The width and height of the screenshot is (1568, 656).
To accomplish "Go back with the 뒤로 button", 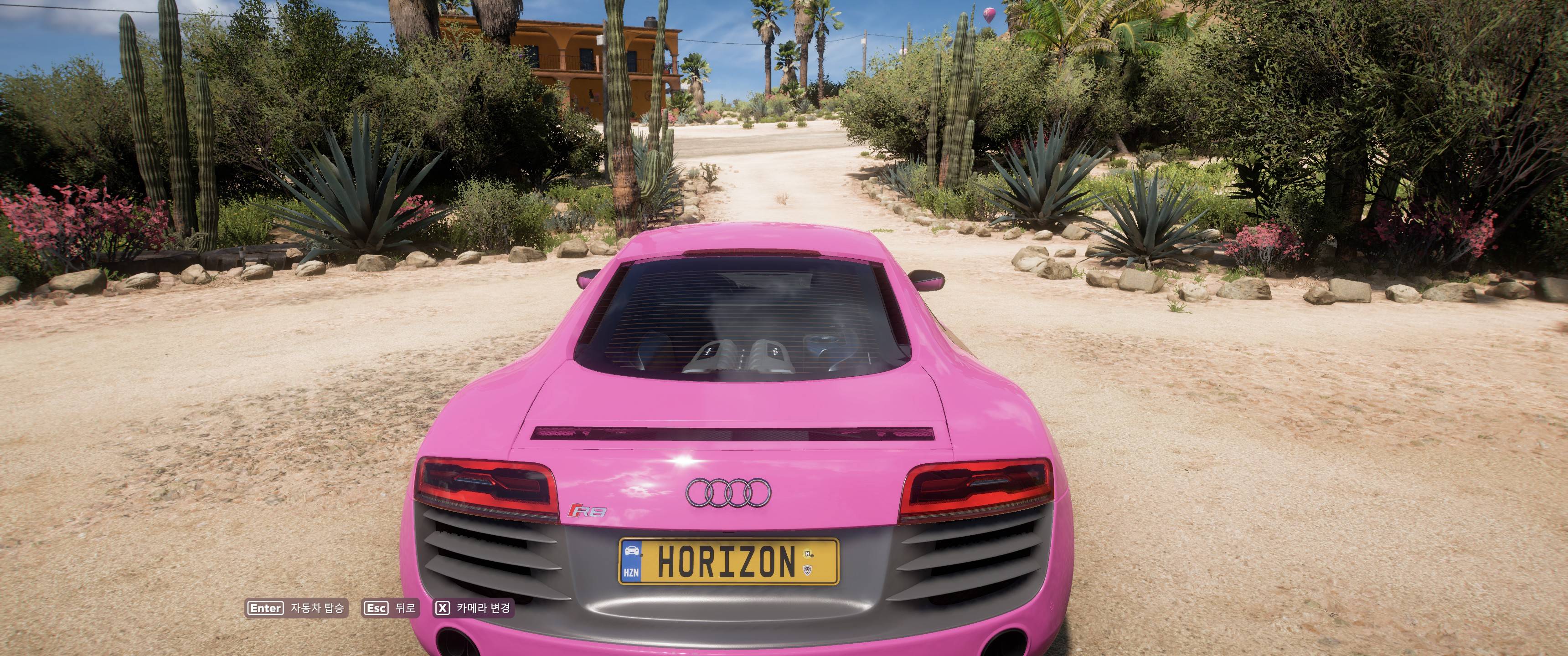I will [x=390, y=608].
